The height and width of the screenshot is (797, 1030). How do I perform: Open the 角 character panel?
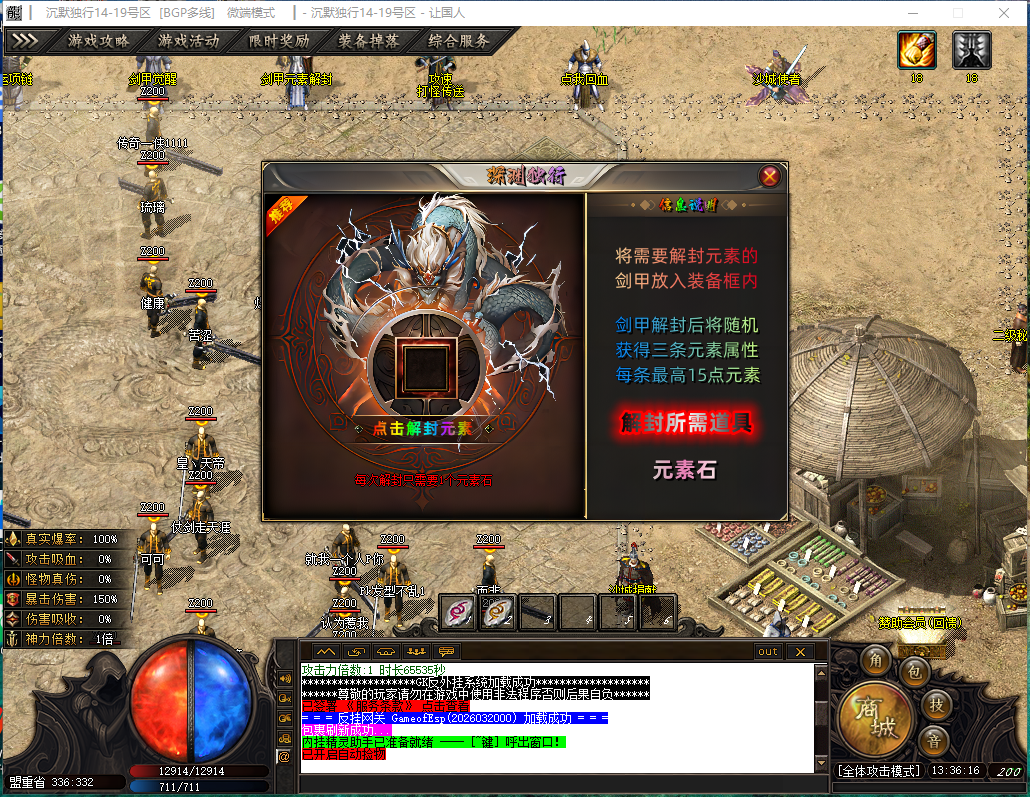tap(877, 661)
